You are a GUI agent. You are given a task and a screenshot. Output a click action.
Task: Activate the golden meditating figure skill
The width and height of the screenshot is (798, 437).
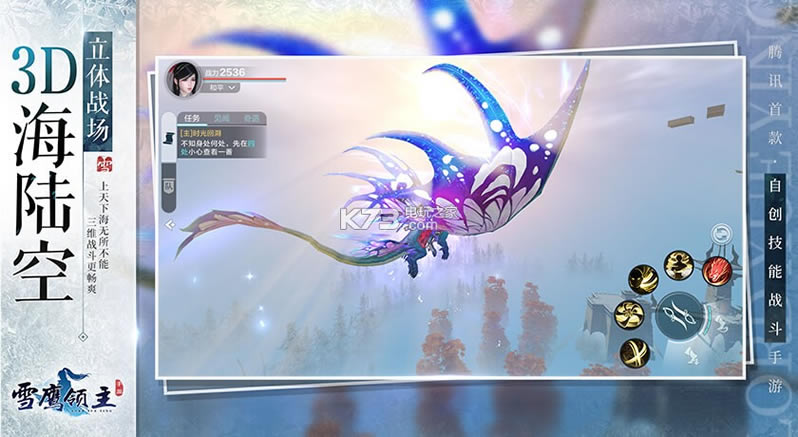coord(680,264)
